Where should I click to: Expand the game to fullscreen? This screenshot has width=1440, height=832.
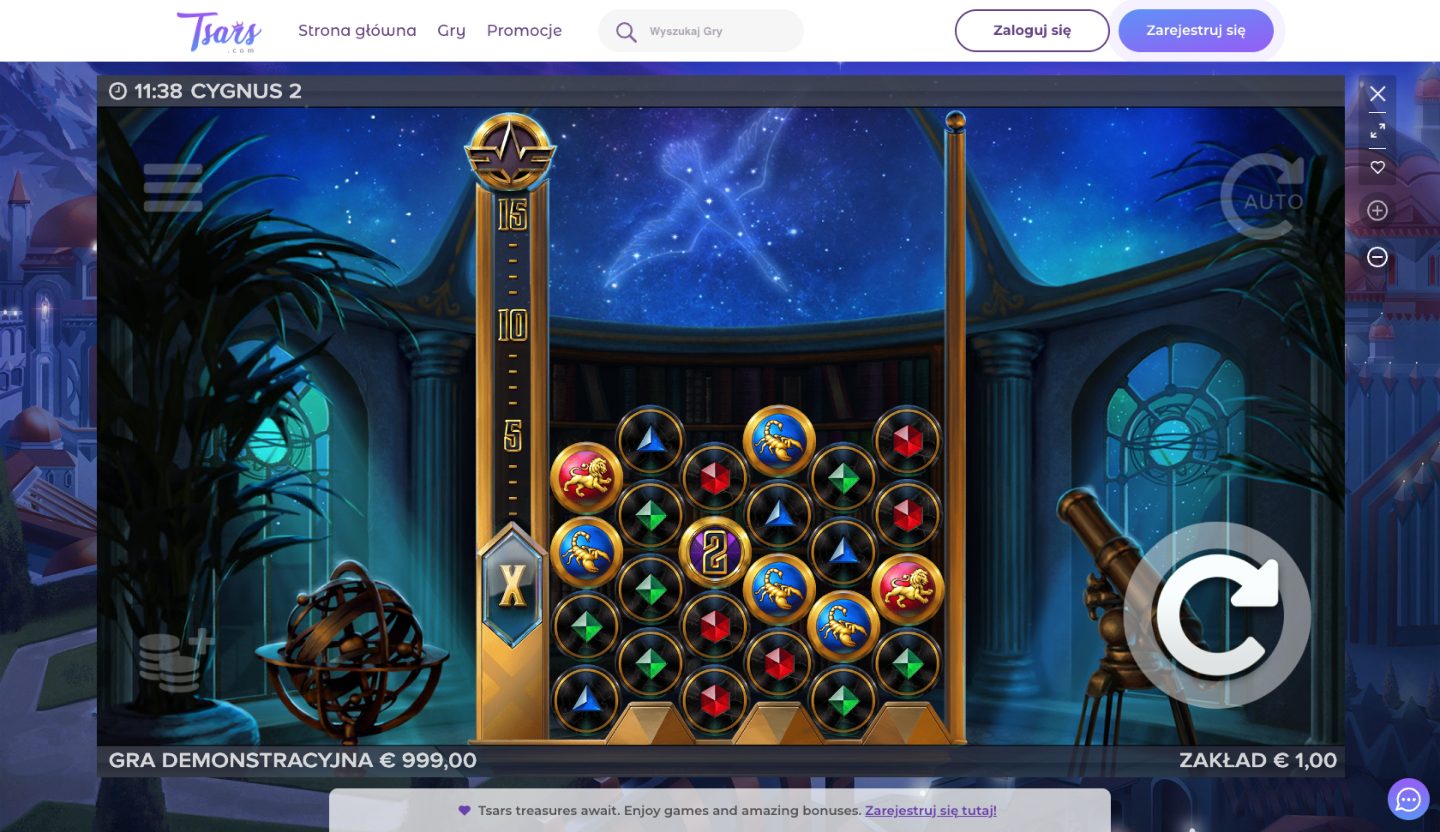tap(1377, 130)
